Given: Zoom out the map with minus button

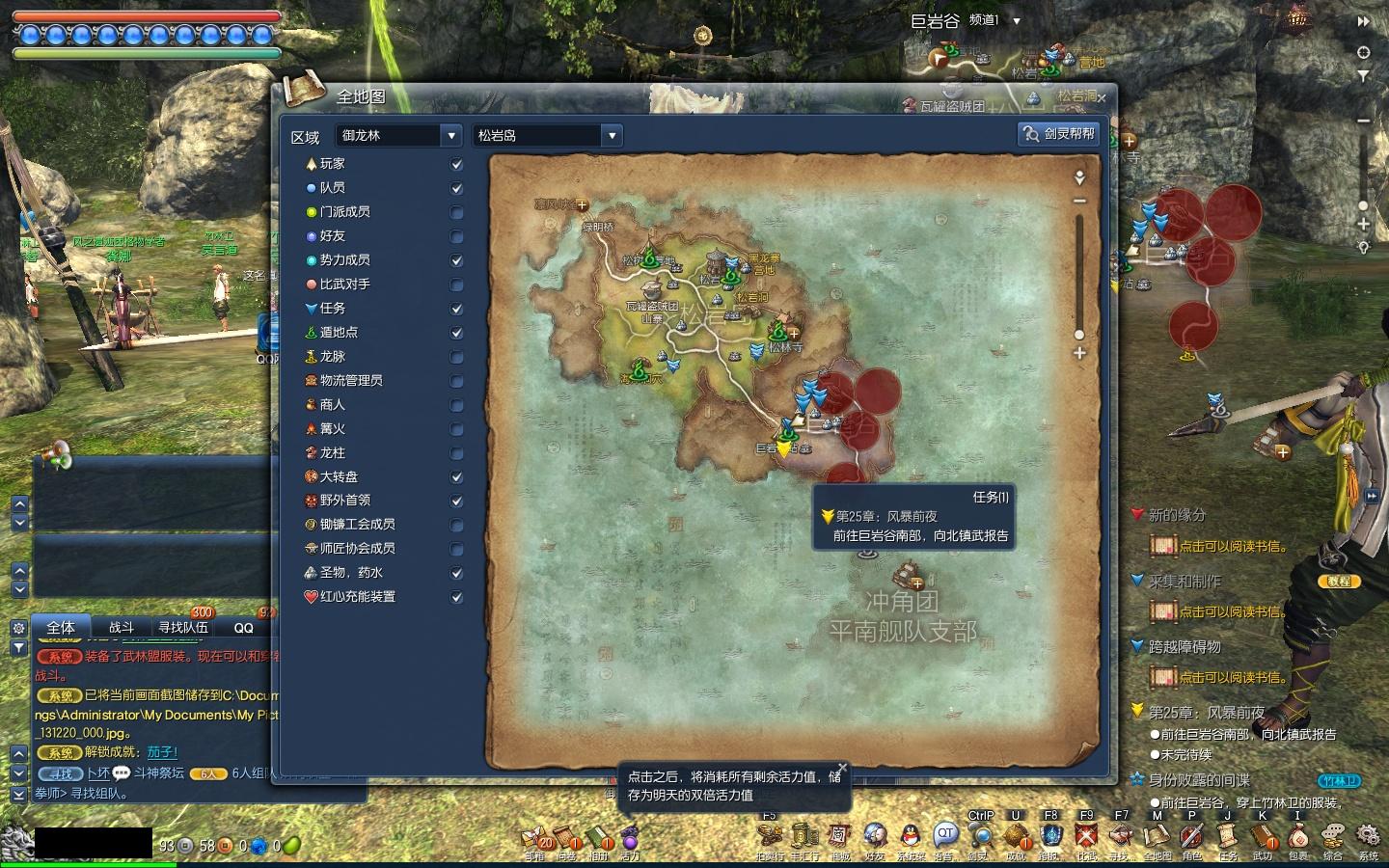Looking at the screenshot, I should [1079, 201].
